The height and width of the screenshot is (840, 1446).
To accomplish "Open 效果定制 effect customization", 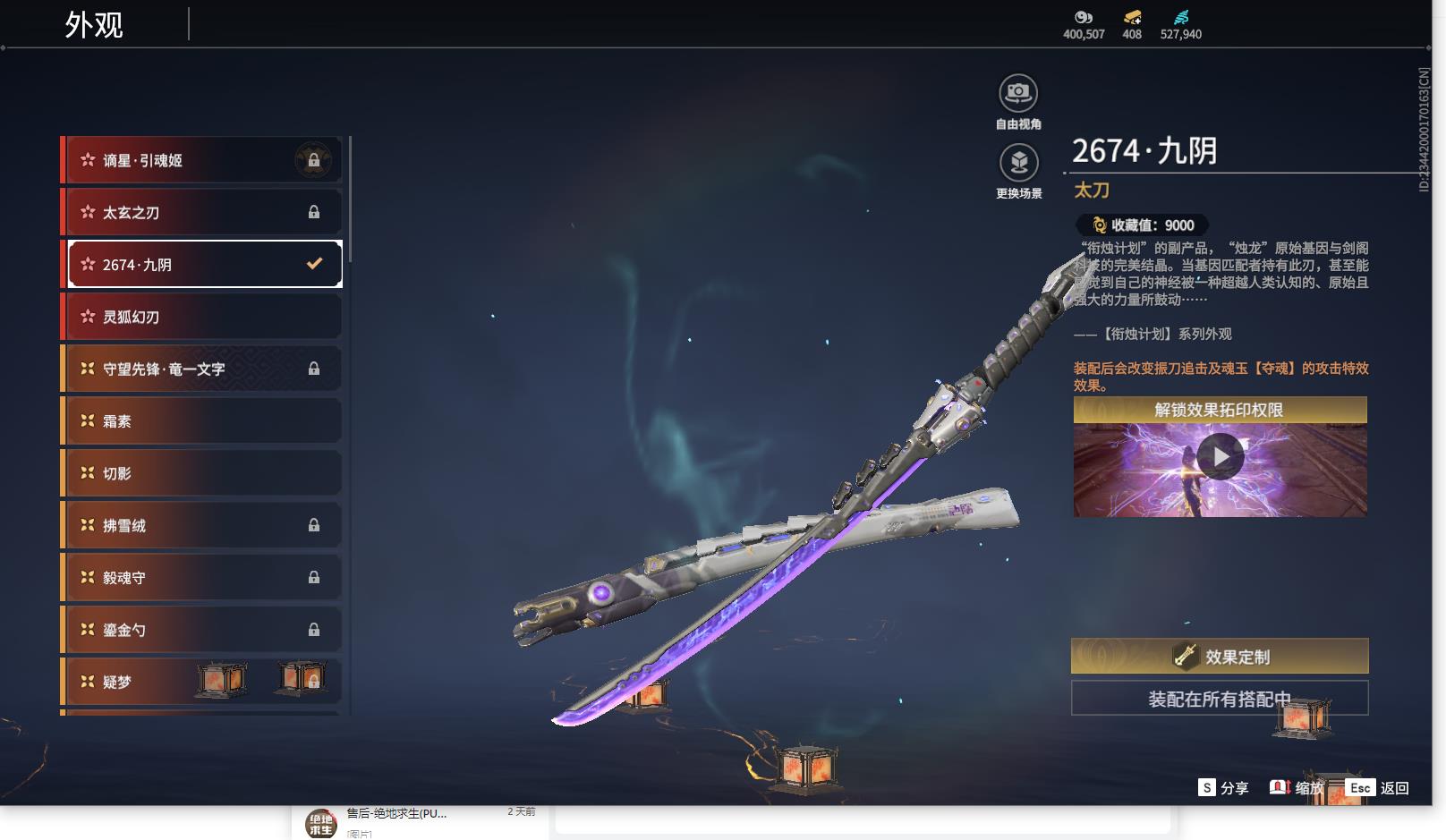I will pos(1220,657).
